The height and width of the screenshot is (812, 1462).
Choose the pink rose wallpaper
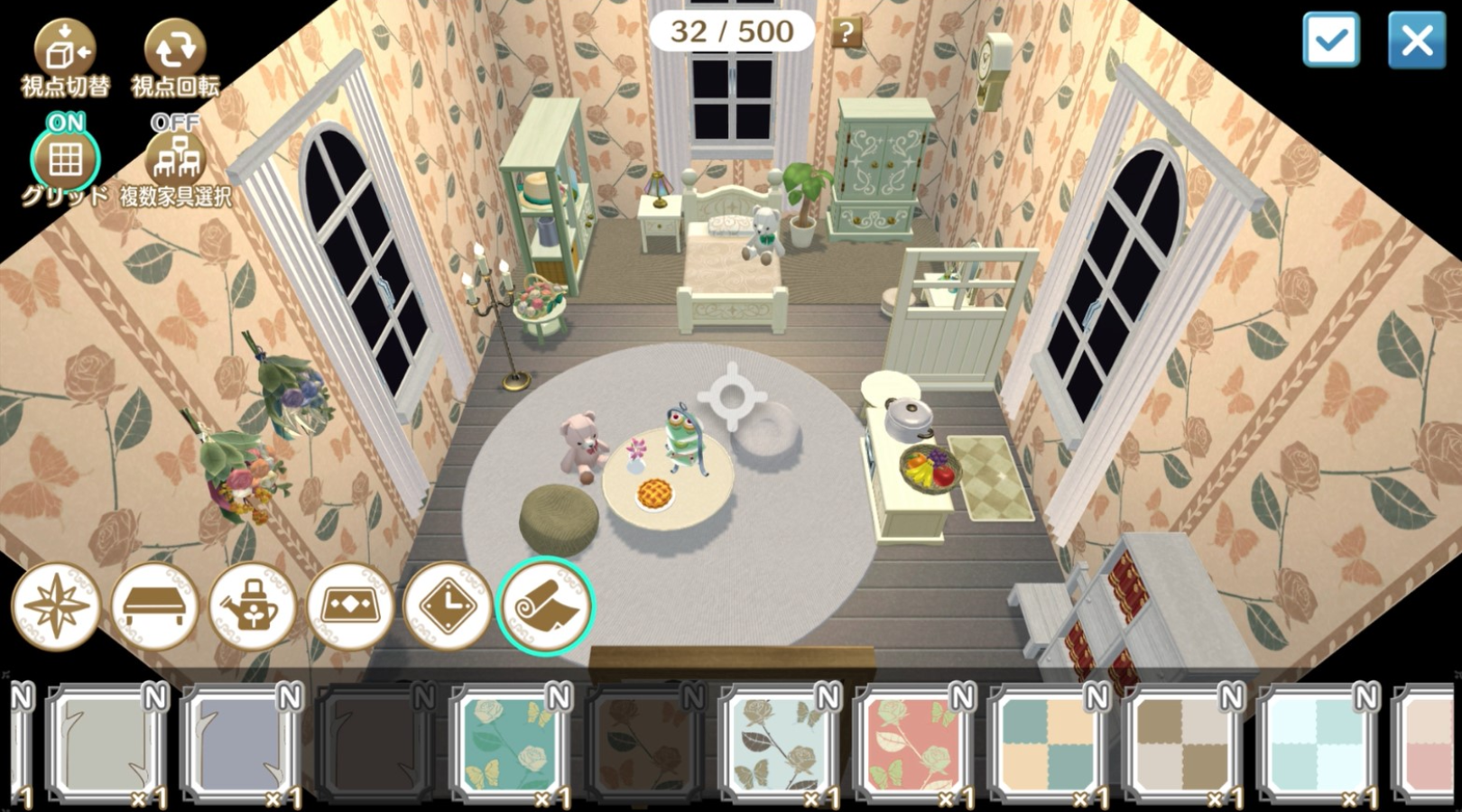pos(913,744)
